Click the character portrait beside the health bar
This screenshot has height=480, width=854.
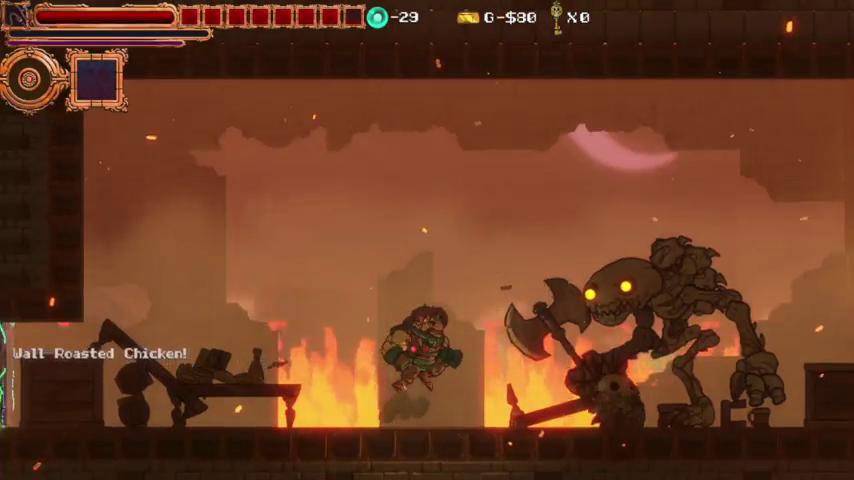pos(17,15)
